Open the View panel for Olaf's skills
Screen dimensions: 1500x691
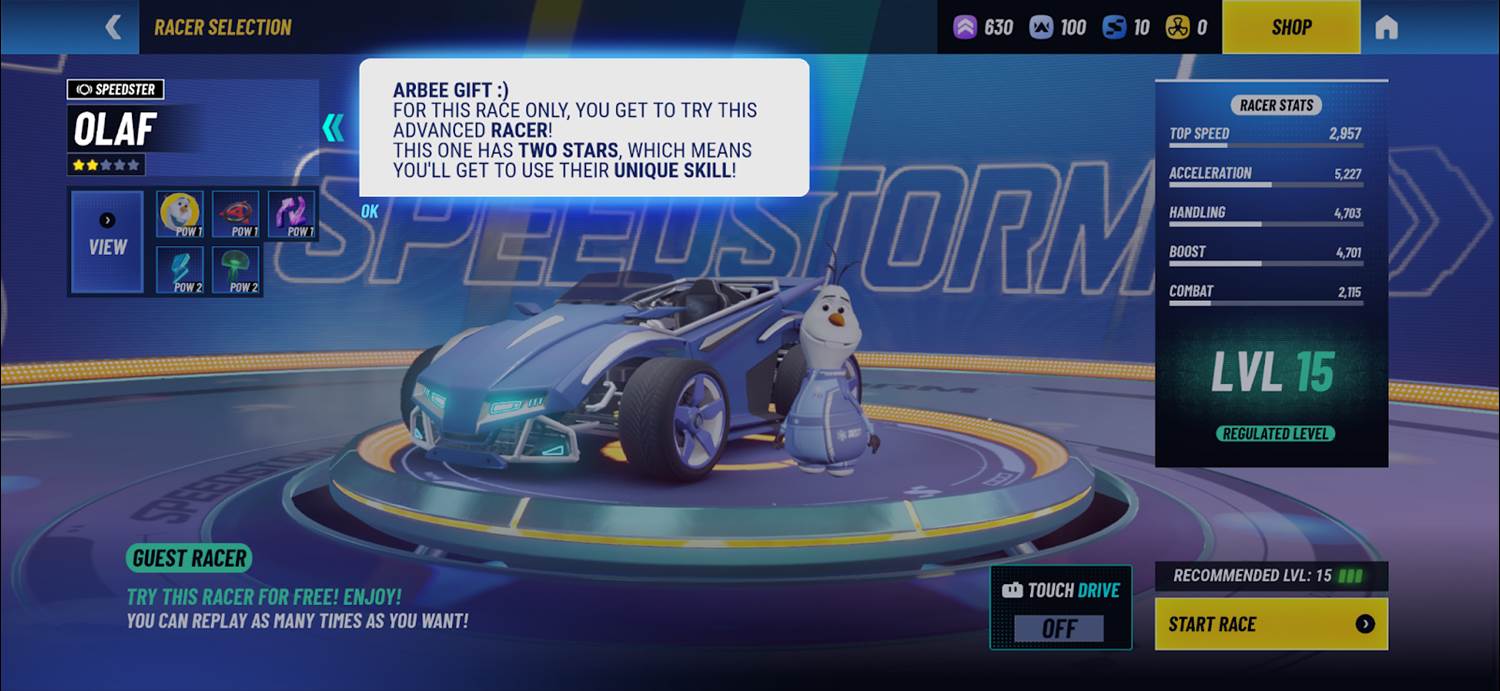click(x=107, y=242)
